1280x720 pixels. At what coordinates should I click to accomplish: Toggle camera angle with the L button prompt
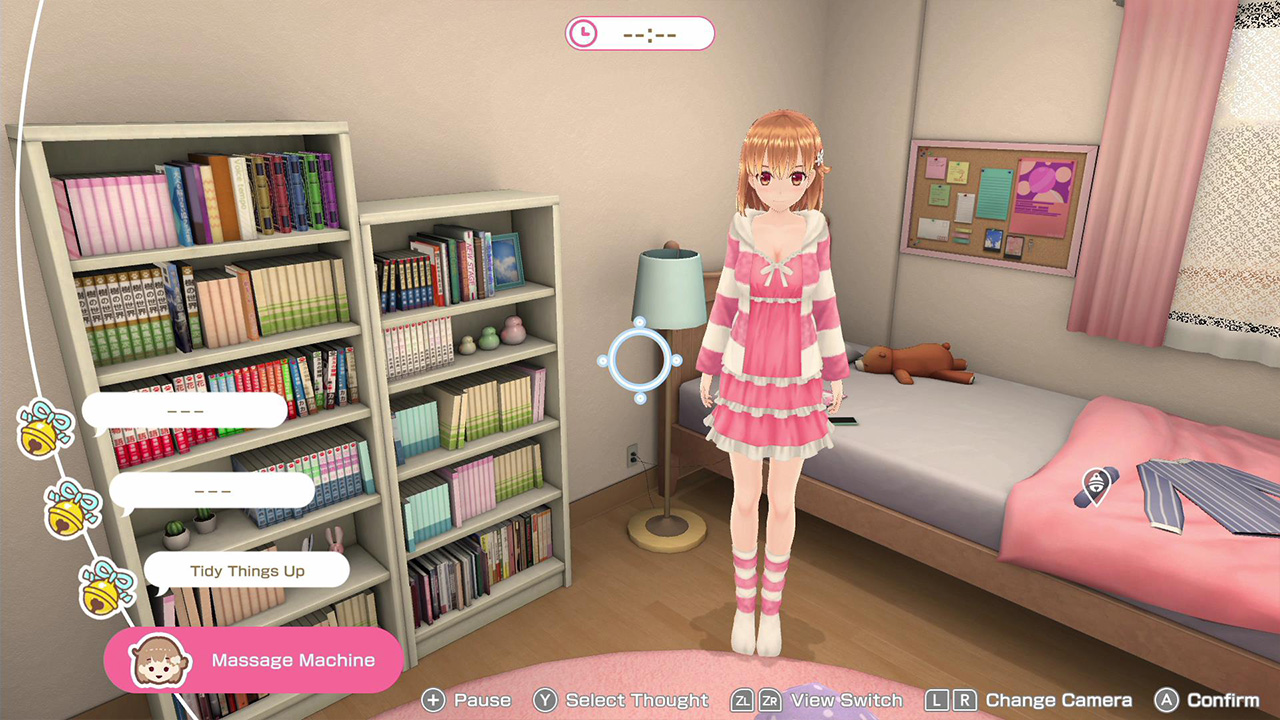pos(939,700)
